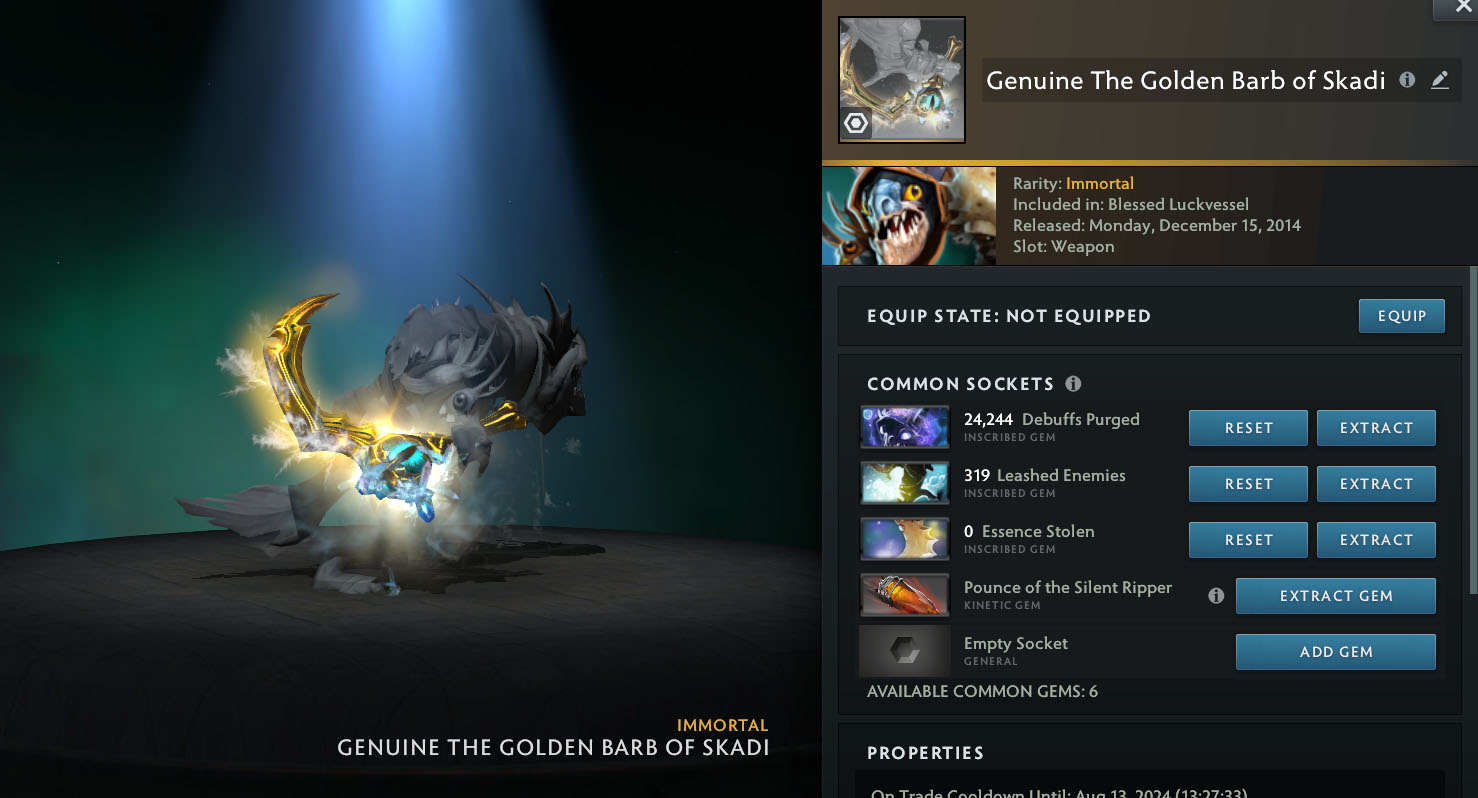Image resolution: width=1478 pixels, height=798 pixels.
Task: Select the Leashed Enemies gem icon
Action: (x=905, y=483)
